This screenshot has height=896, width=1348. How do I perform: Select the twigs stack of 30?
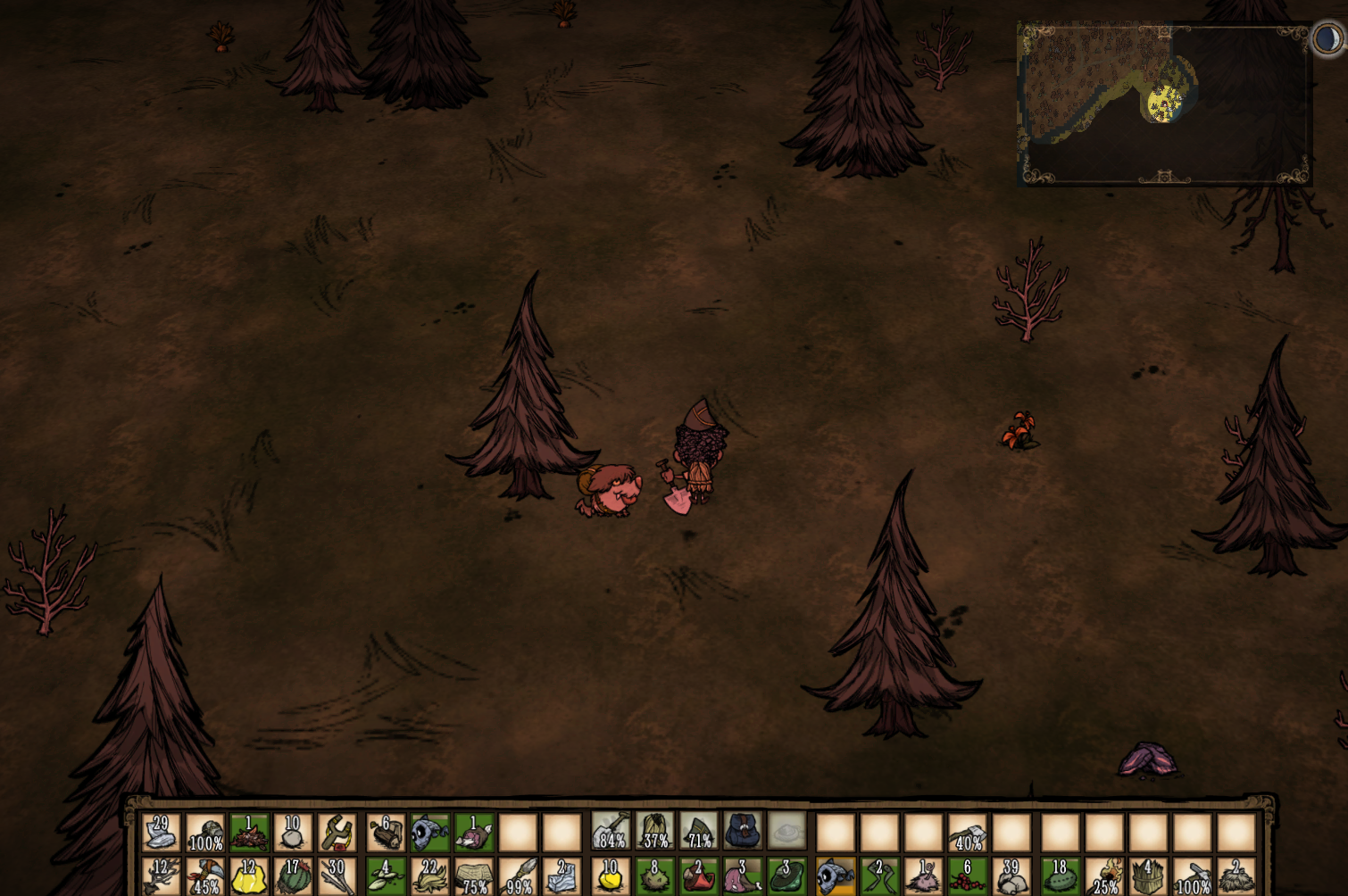[337, 876]
